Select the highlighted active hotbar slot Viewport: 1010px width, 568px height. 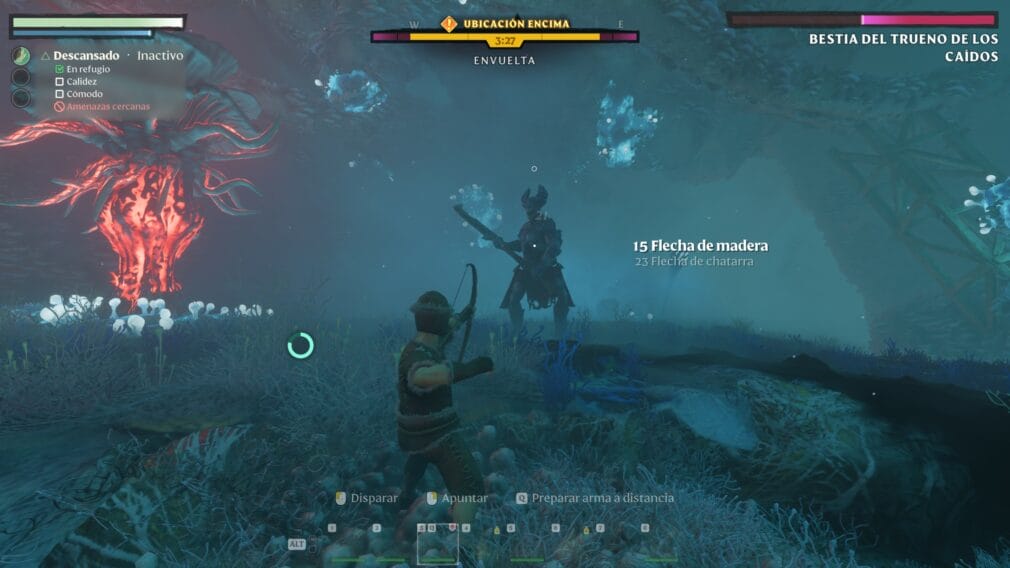[x=437, y=544]
